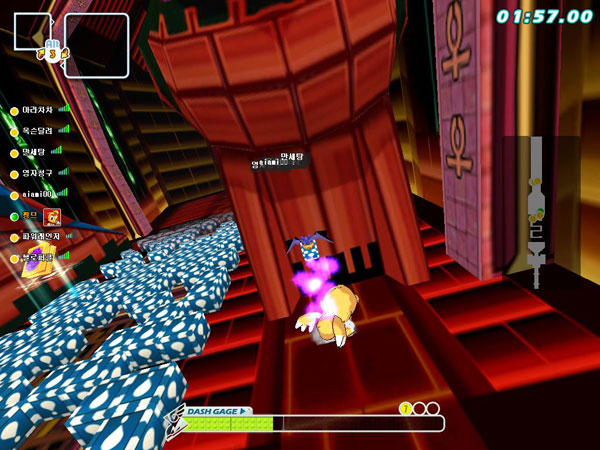Select player 맨세탕 in the racer list

[x=36, y=152]
